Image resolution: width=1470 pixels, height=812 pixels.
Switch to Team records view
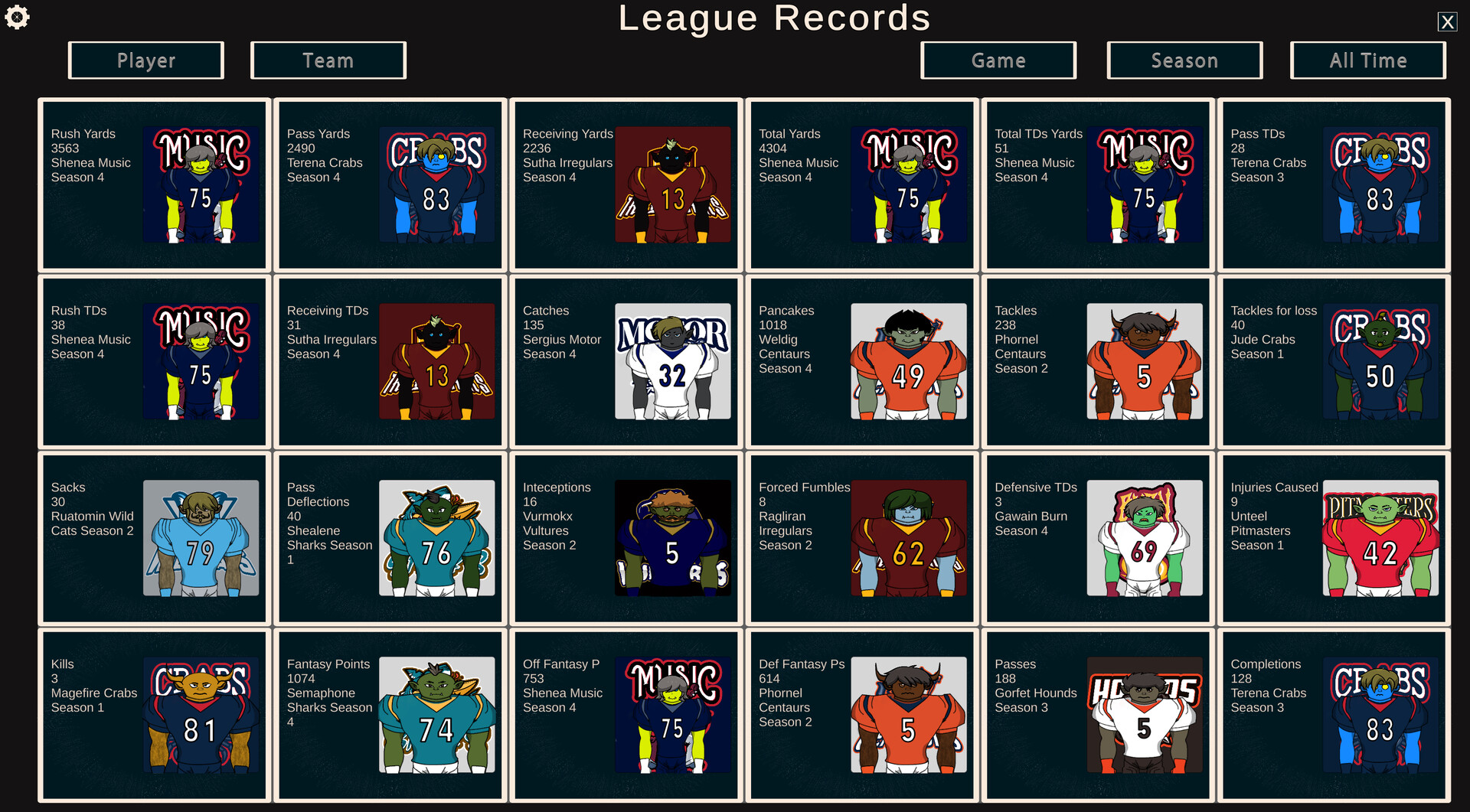coord(328,60)
